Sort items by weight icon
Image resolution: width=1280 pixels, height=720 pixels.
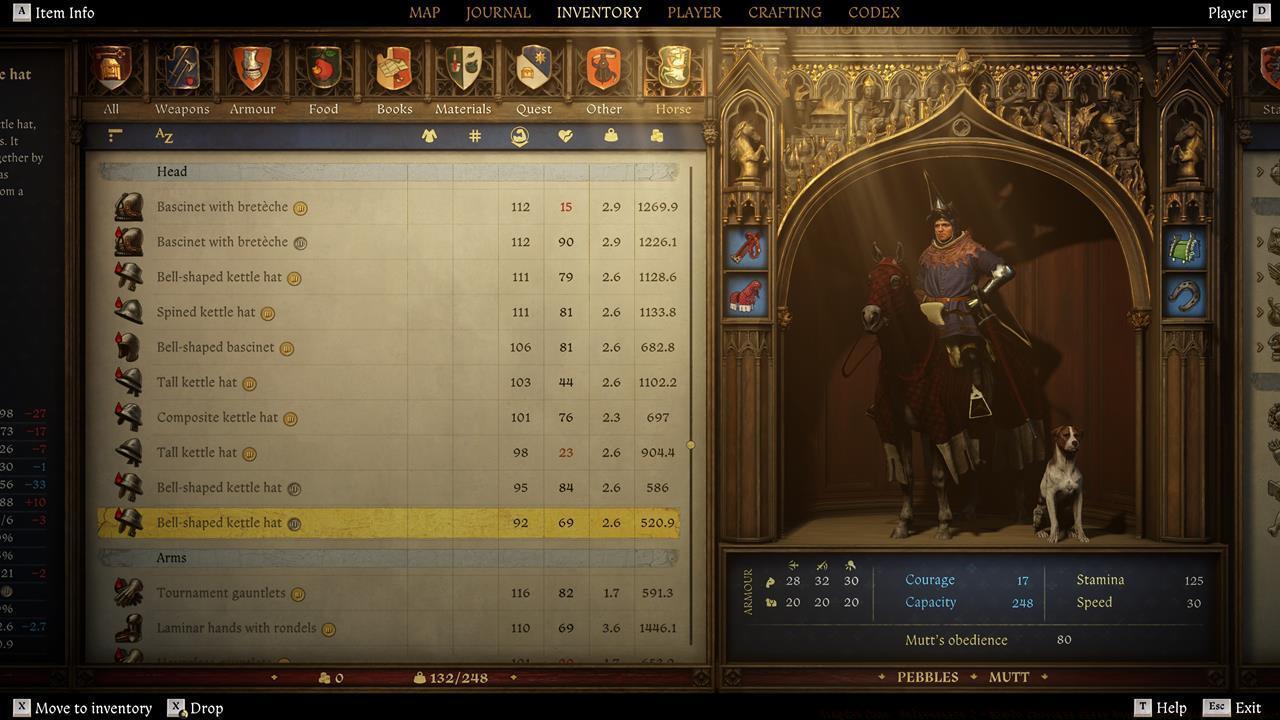click(610, 135)
